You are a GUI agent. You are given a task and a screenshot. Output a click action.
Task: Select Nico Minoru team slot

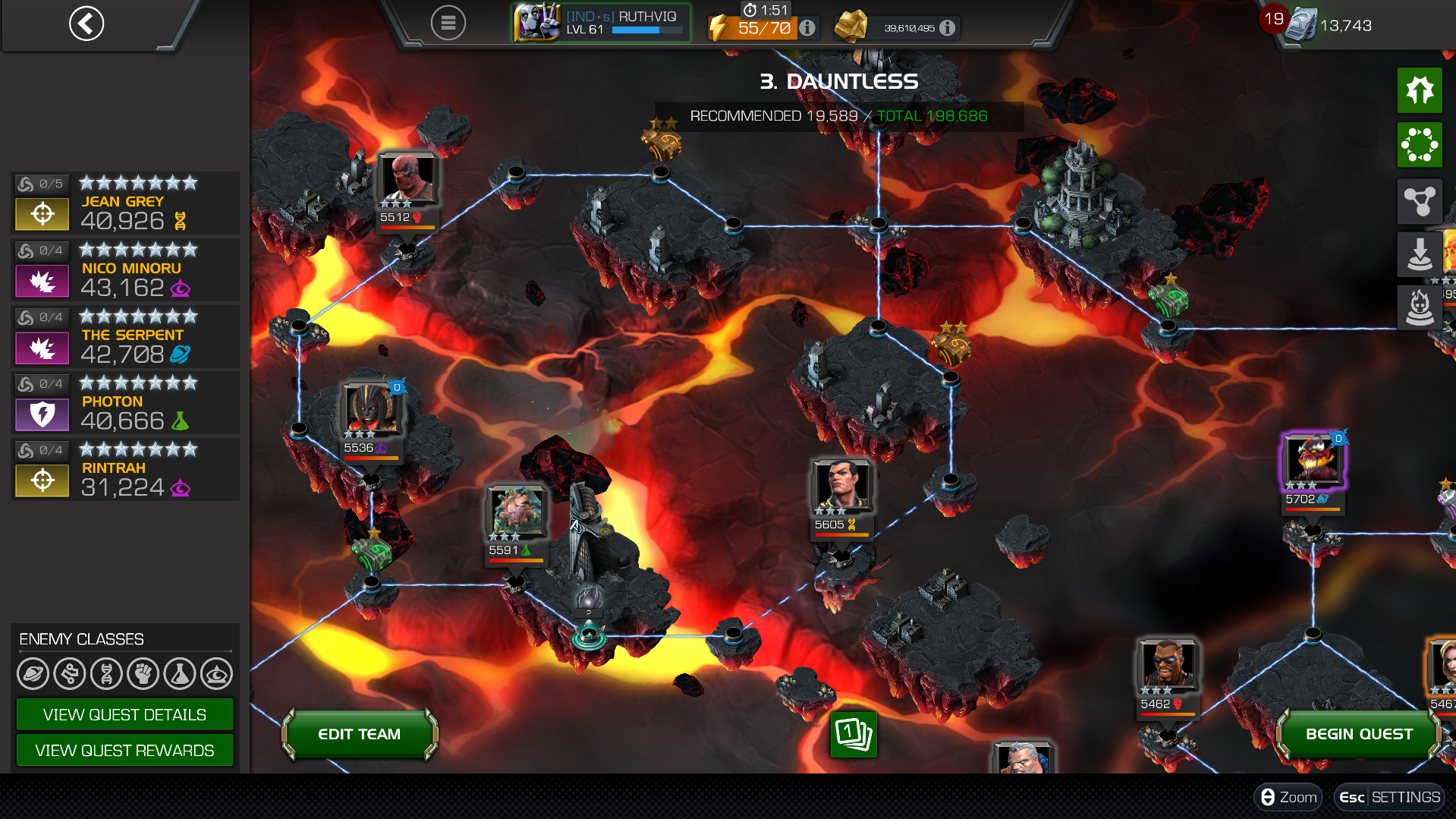[x=125, y=270]
